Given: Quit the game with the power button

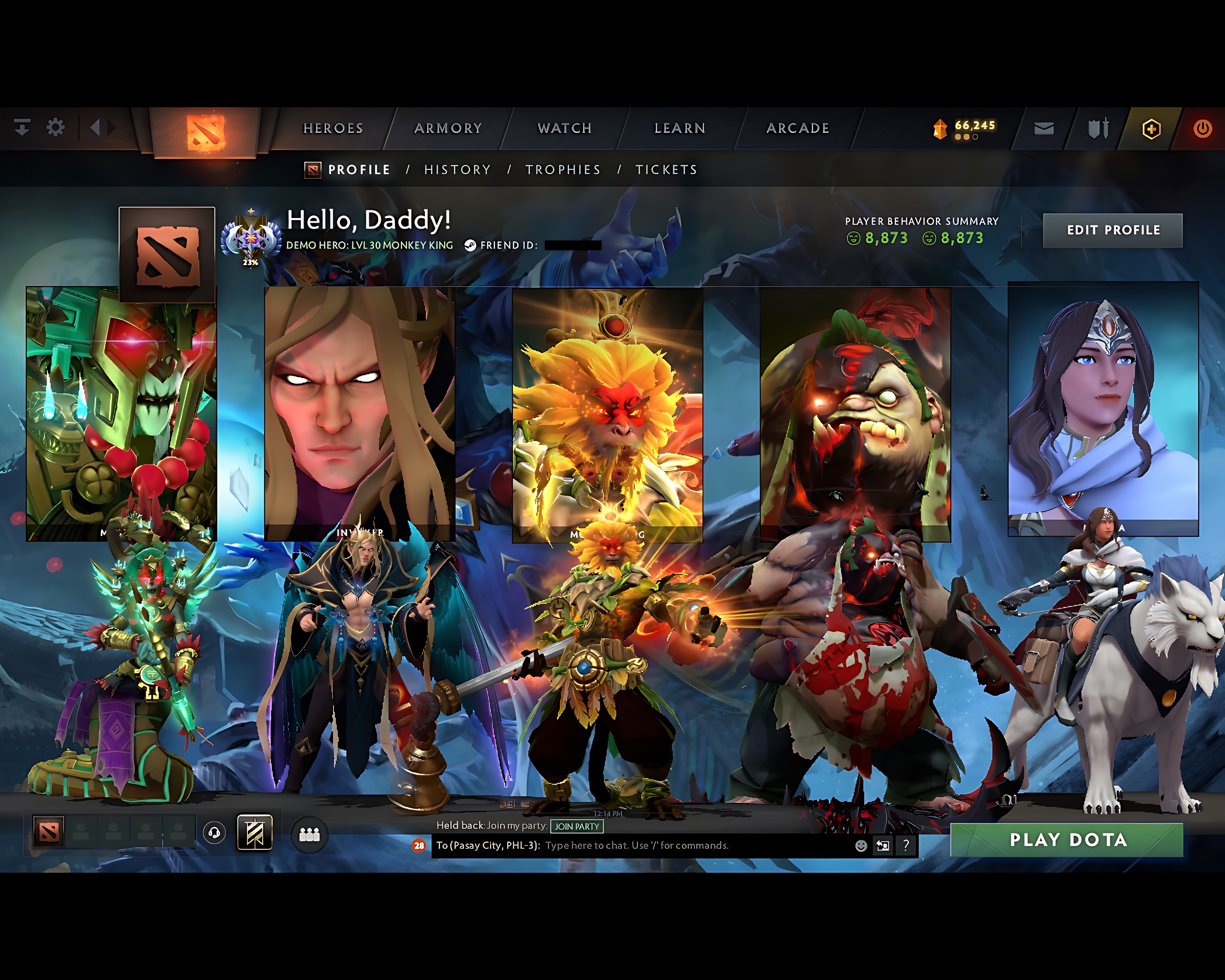Looking at the screenshot, I should point(1202,129).
